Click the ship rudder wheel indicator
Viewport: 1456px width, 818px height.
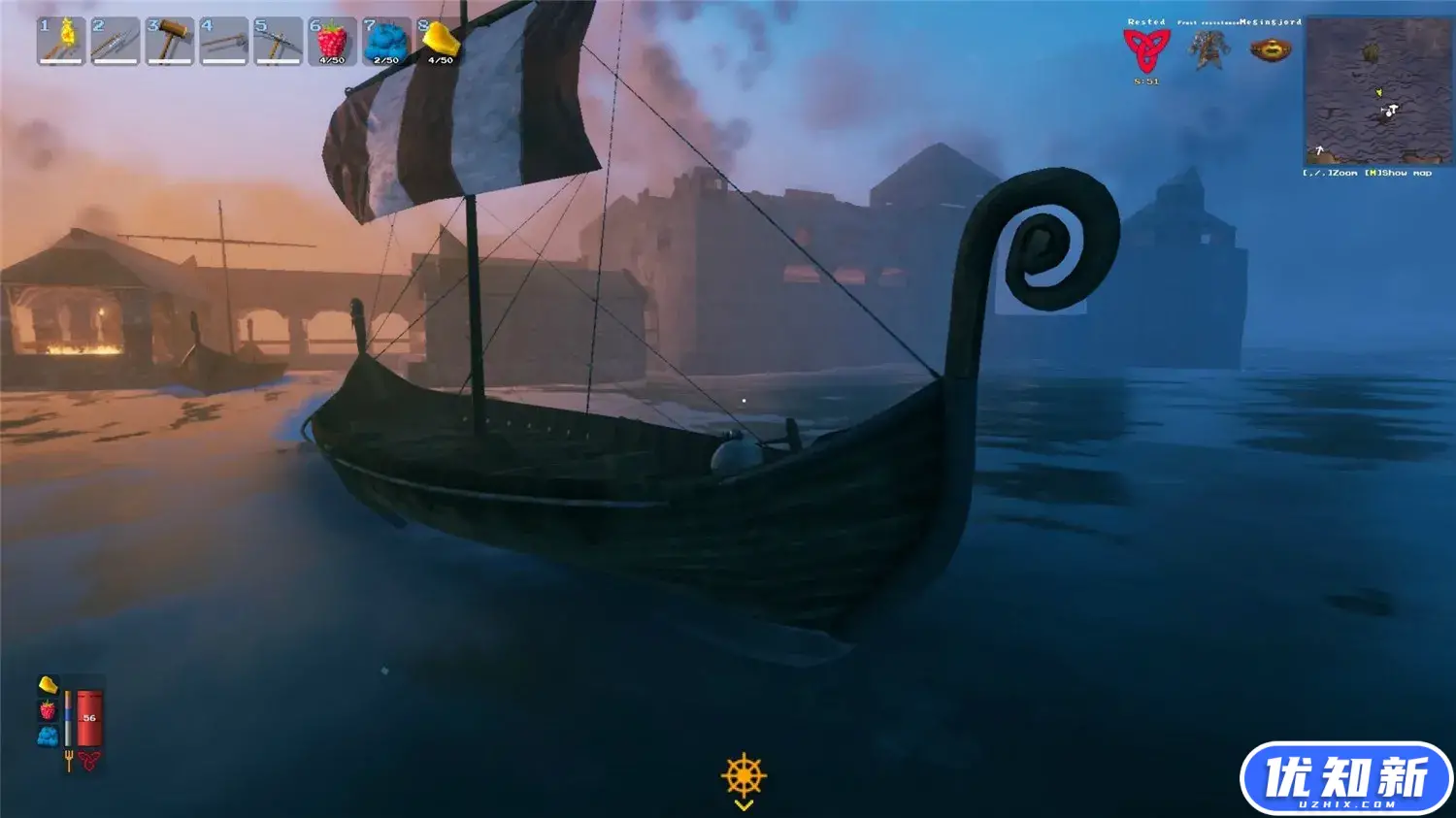[745, 773]
